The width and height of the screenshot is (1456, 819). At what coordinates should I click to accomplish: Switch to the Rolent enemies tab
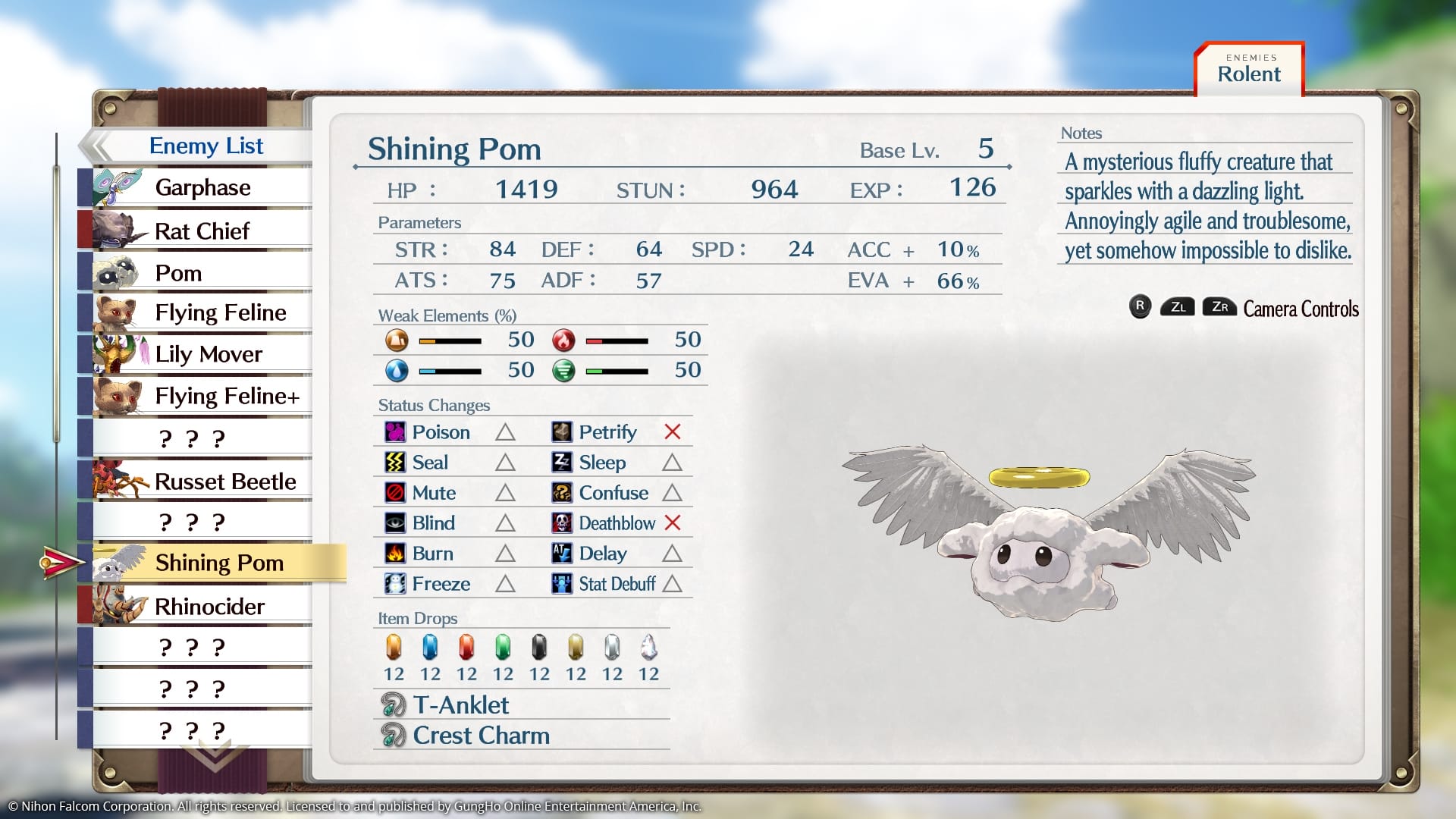[x=1249, y=70]
